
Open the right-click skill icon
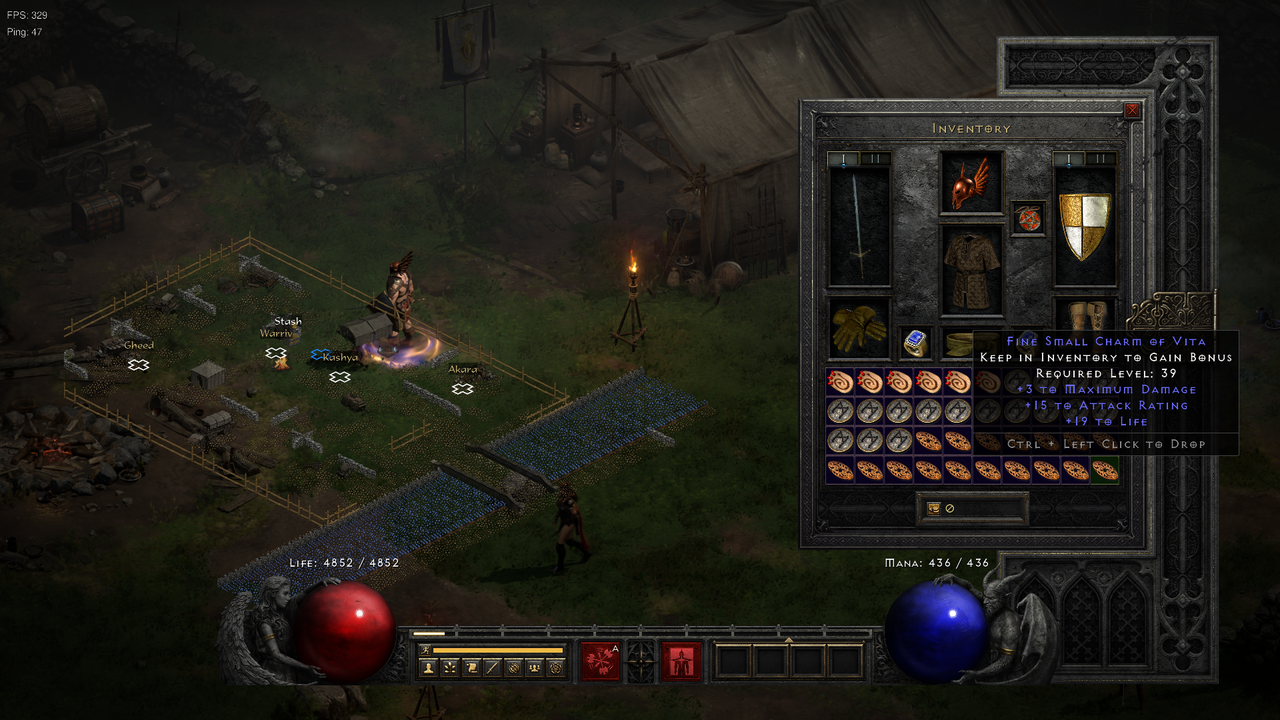click(681, 661)
